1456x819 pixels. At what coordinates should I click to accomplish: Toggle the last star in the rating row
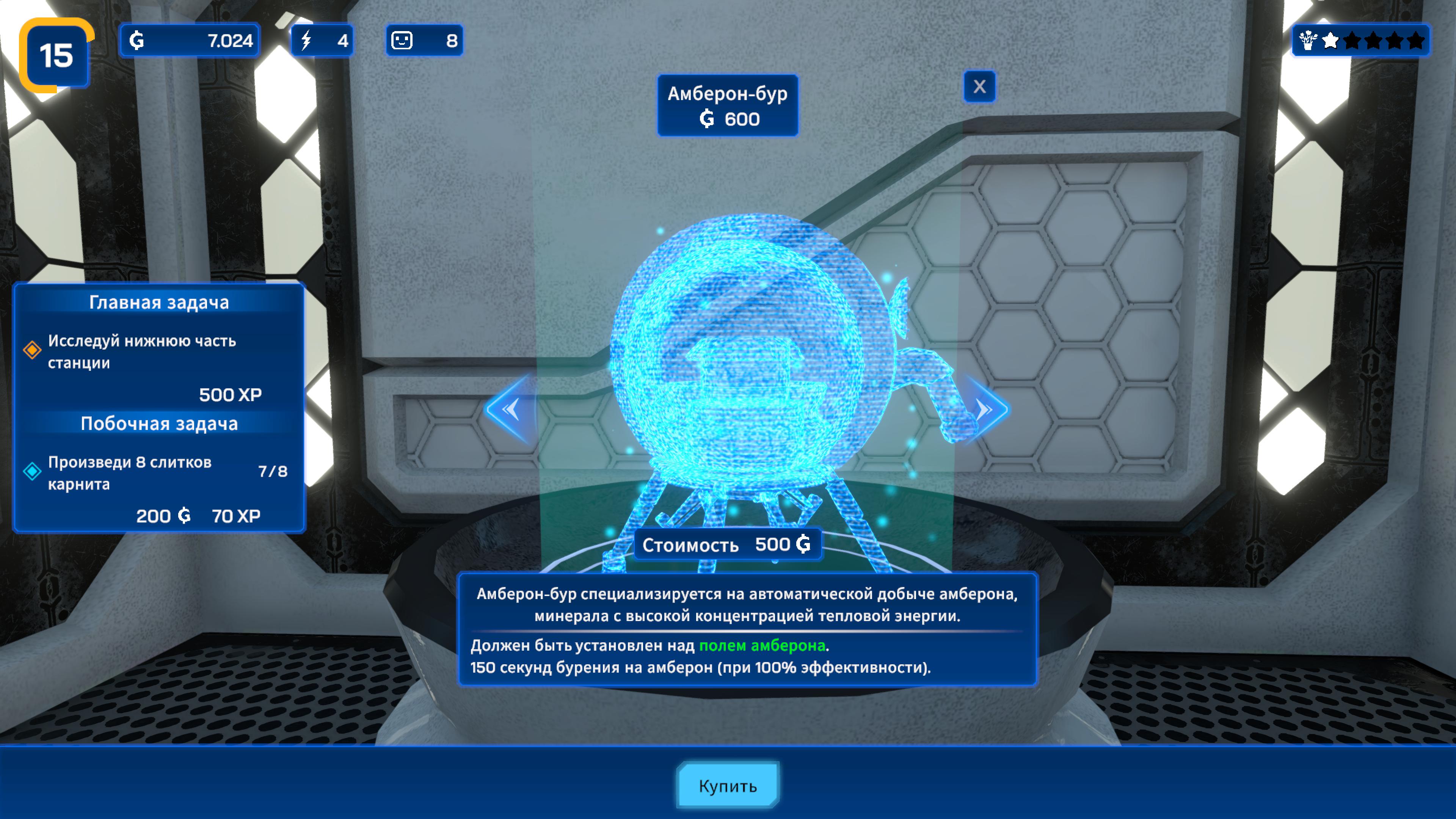click(1417, 41)
